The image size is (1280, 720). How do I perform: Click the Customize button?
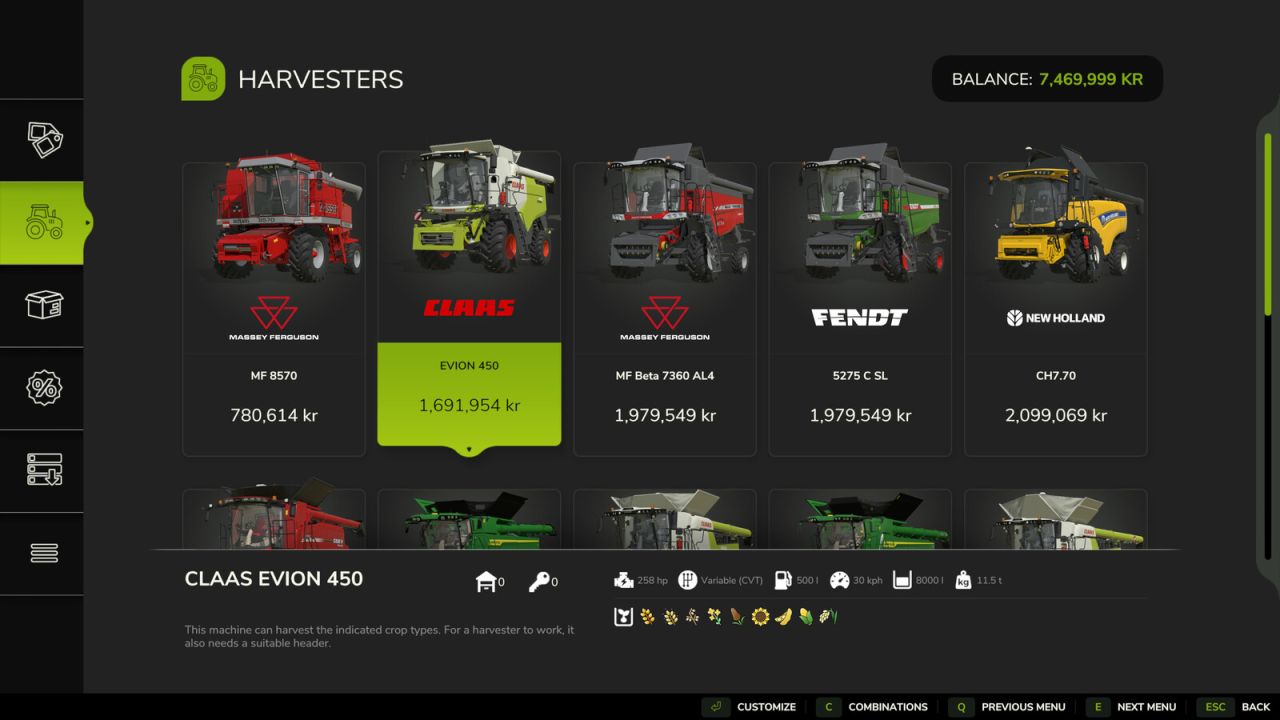click(750, 707)
